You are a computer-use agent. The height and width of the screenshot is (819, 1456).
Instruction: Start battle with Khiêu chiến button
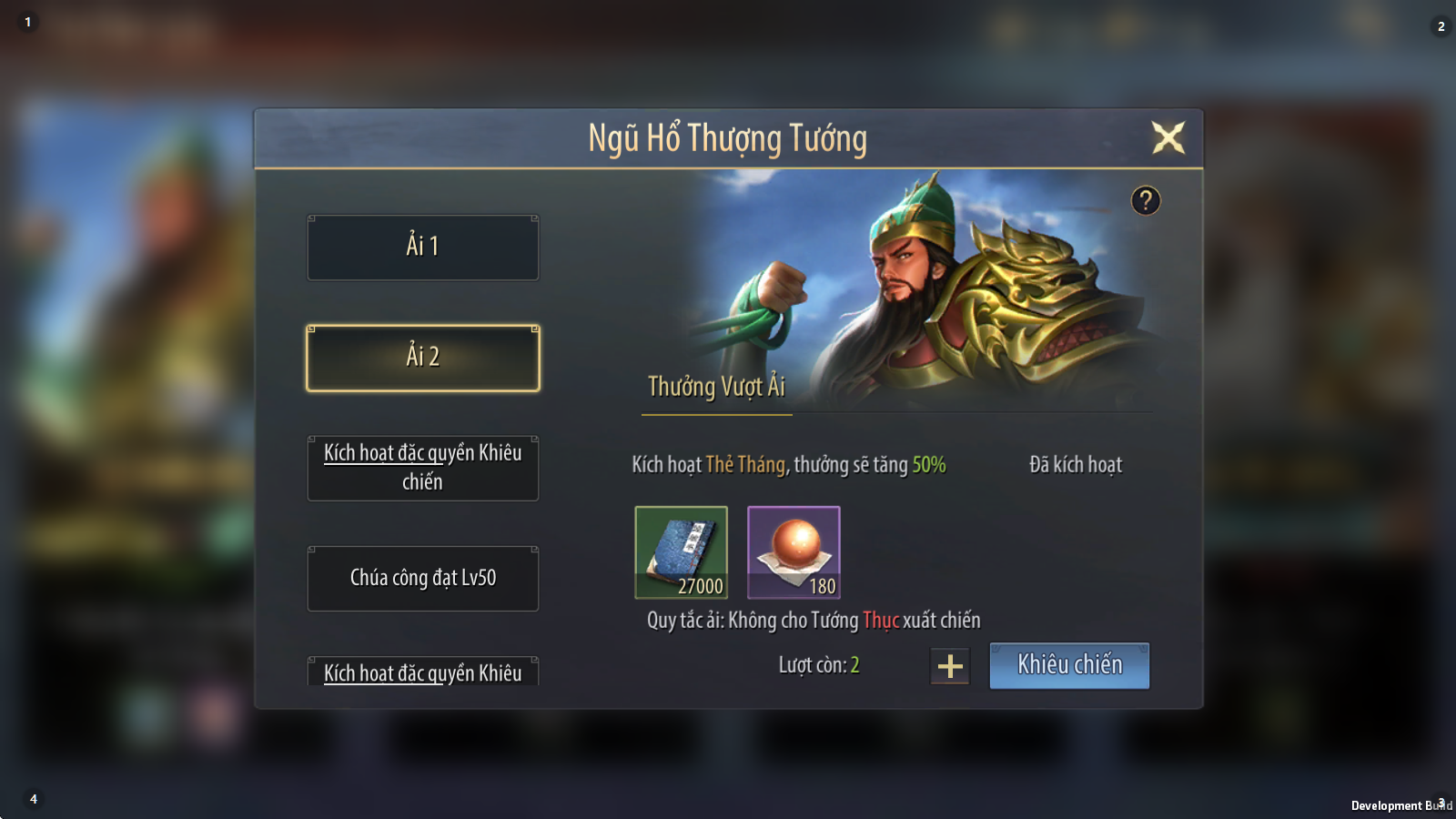pos(1069,665)
